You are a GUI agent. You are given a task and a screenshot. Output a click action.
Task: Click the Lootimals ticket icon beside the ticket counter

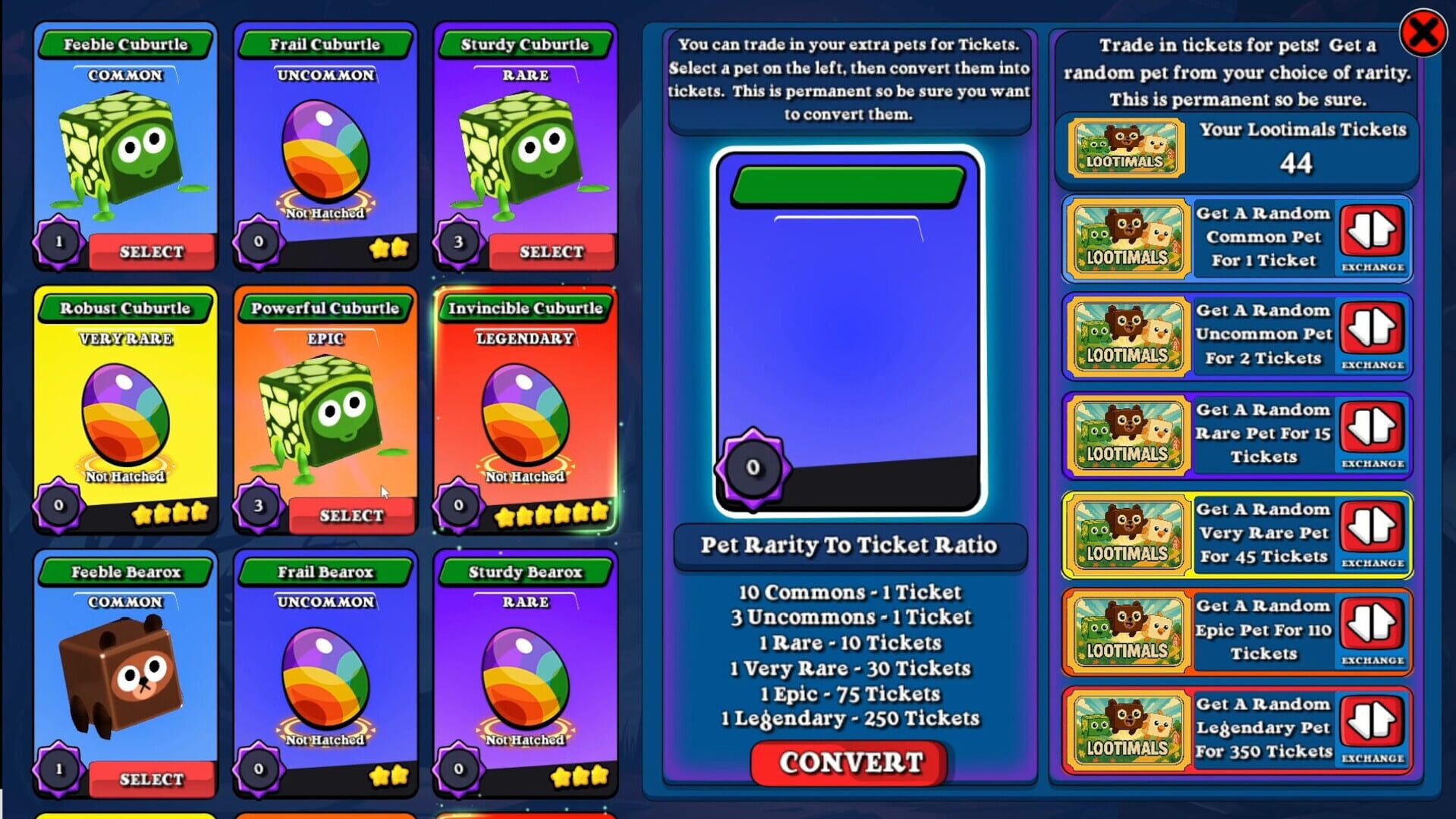(1125, 147)
